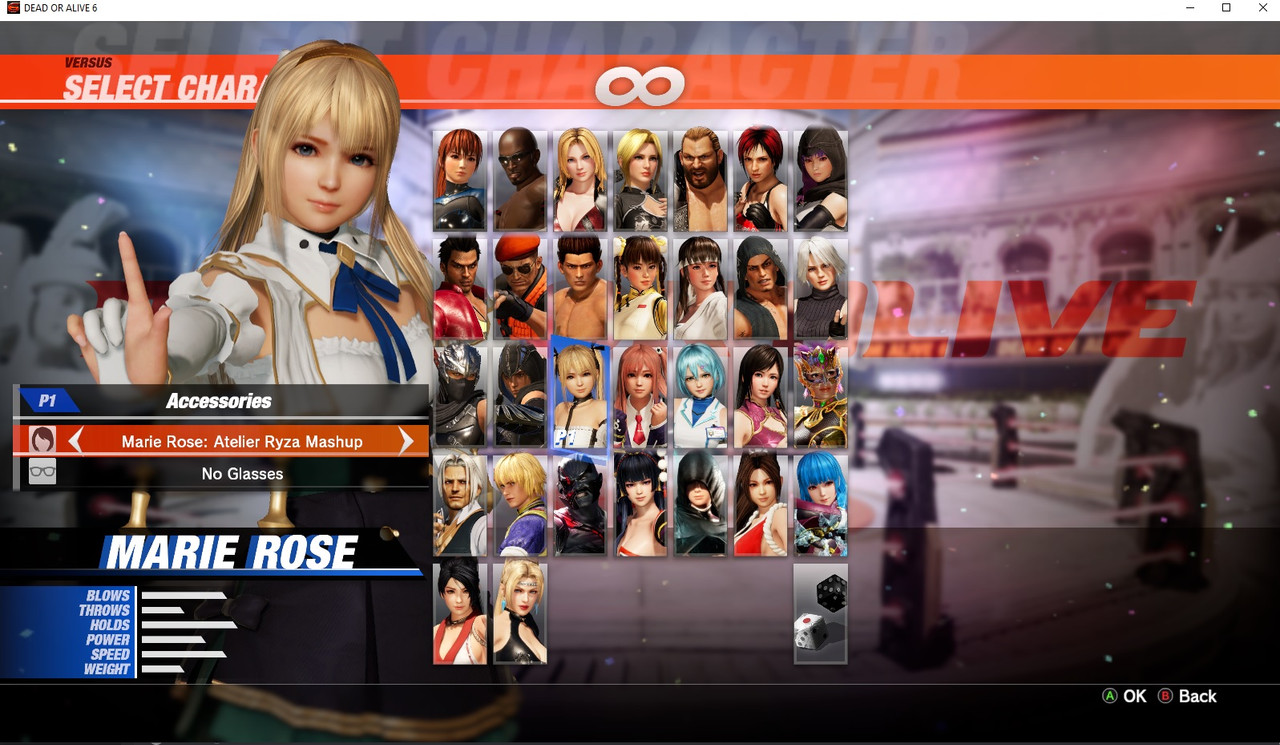The image size is (1280, 745).
Task: Close the game window
Action: (1262, 8)
